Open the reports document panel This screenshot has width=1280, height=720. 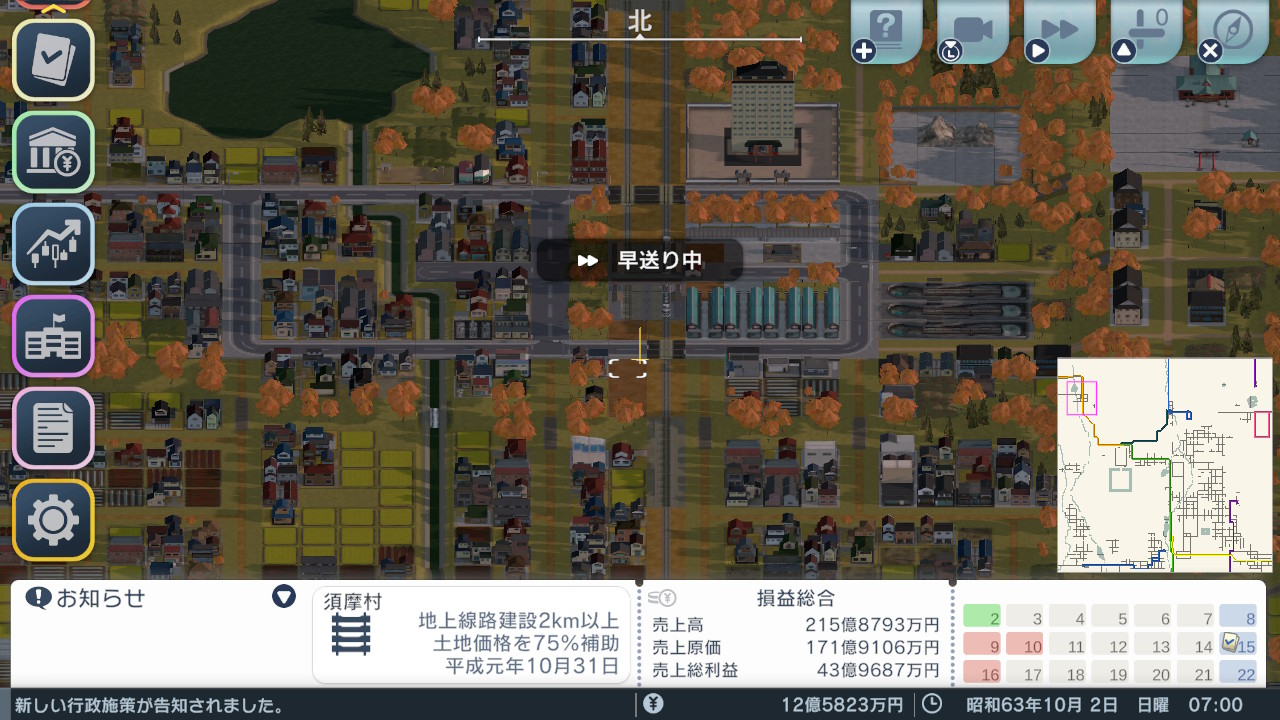(x=52, y=427)
